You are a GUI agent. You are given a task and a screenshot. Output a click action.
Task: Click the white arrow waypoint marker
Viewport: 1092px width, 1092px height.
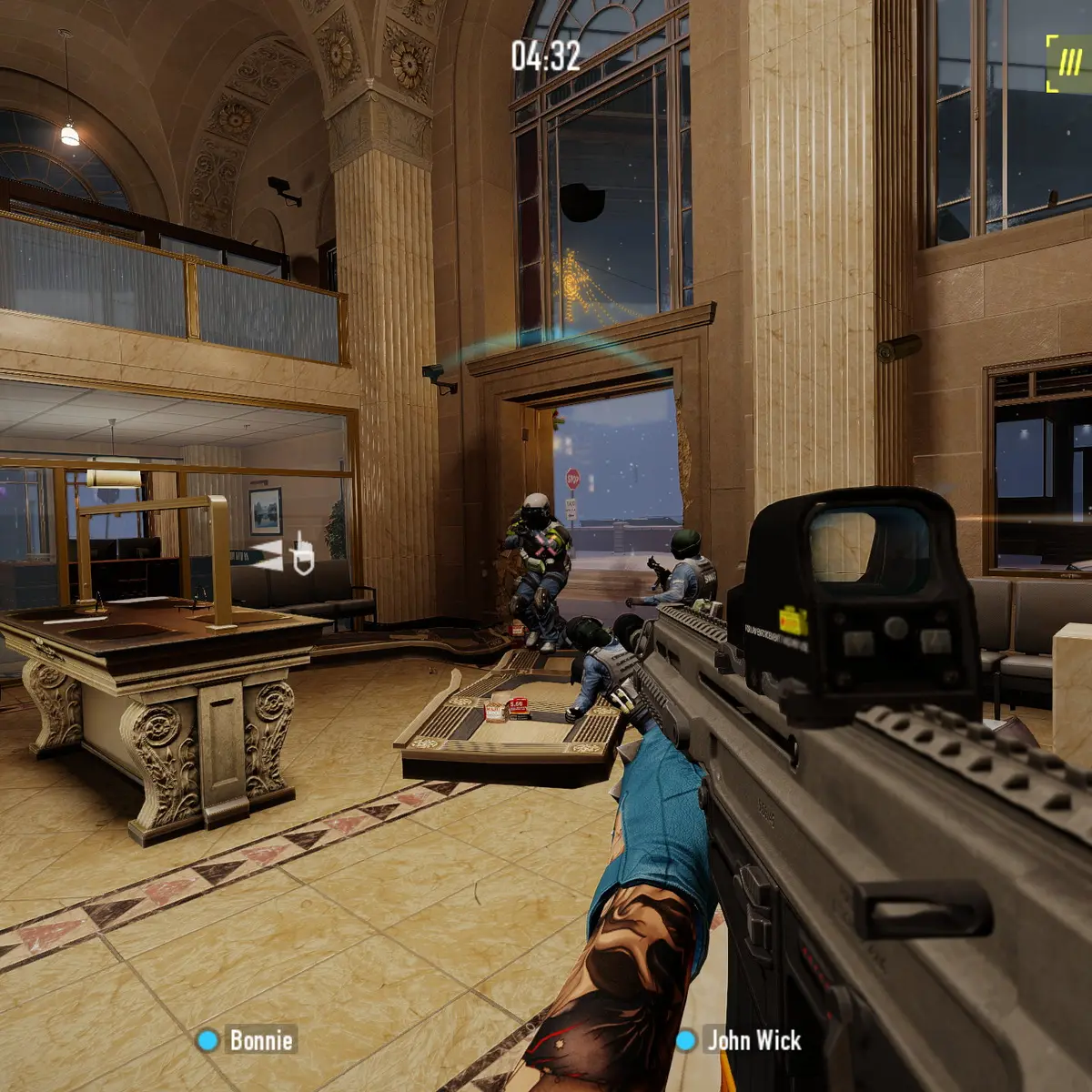[267, 556]
